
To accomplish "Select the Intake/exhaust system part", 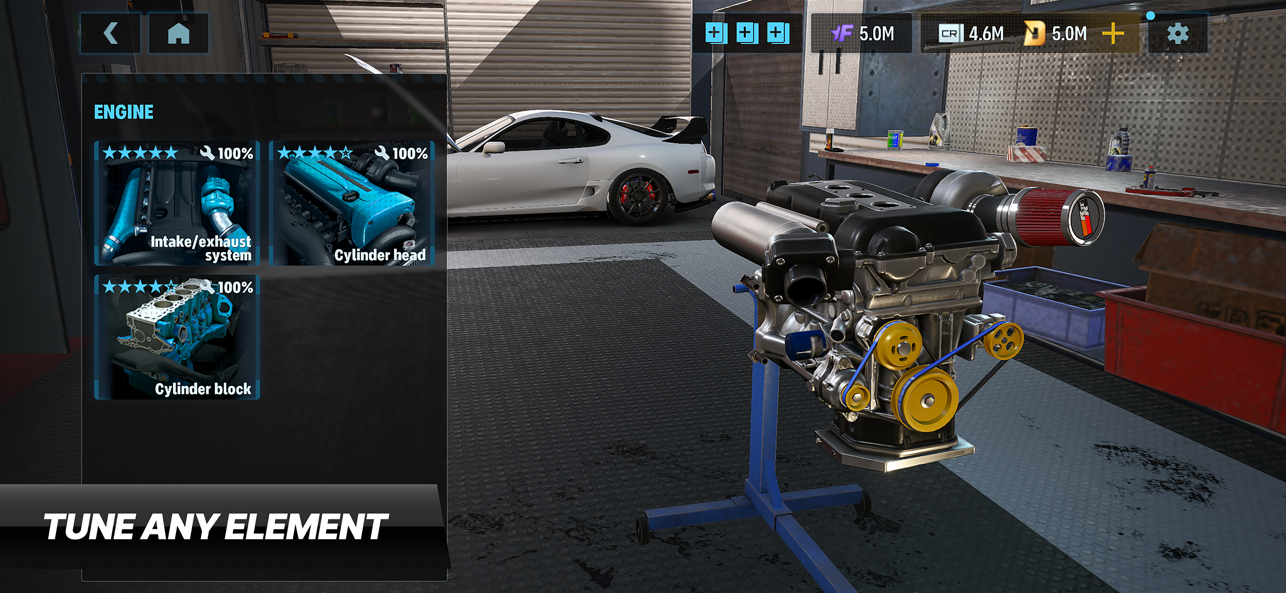I will (177, 204).
